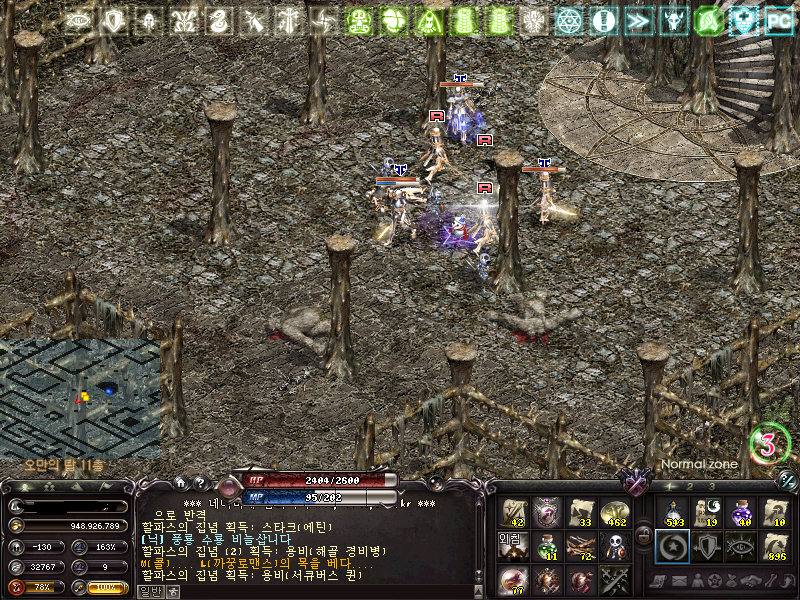Use the bundle of sticks stacked at 72
This screenshot has width=800, height=600.
tap(580, 546)
